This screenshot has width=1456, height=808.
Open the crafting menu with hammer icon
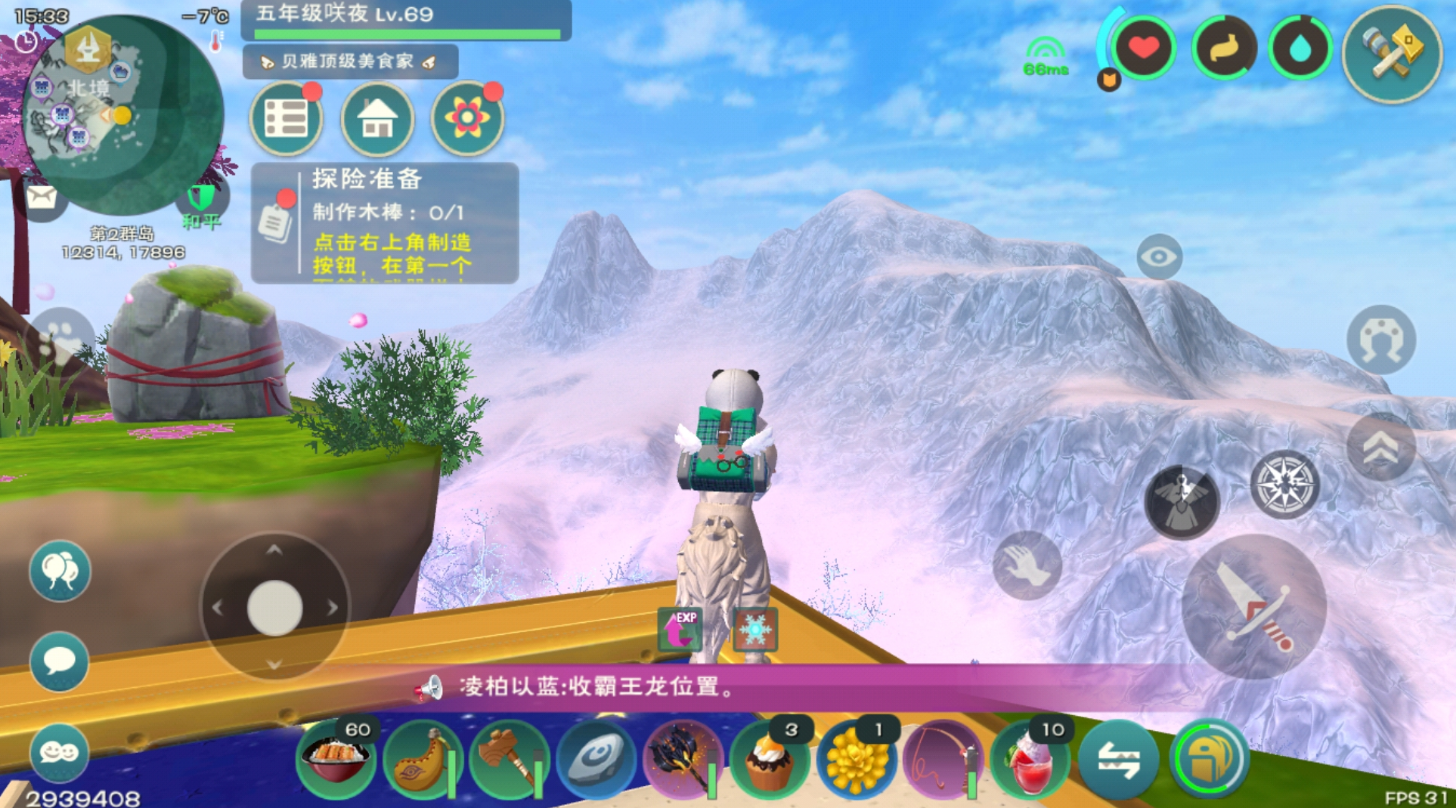(x=1391, y=54)
